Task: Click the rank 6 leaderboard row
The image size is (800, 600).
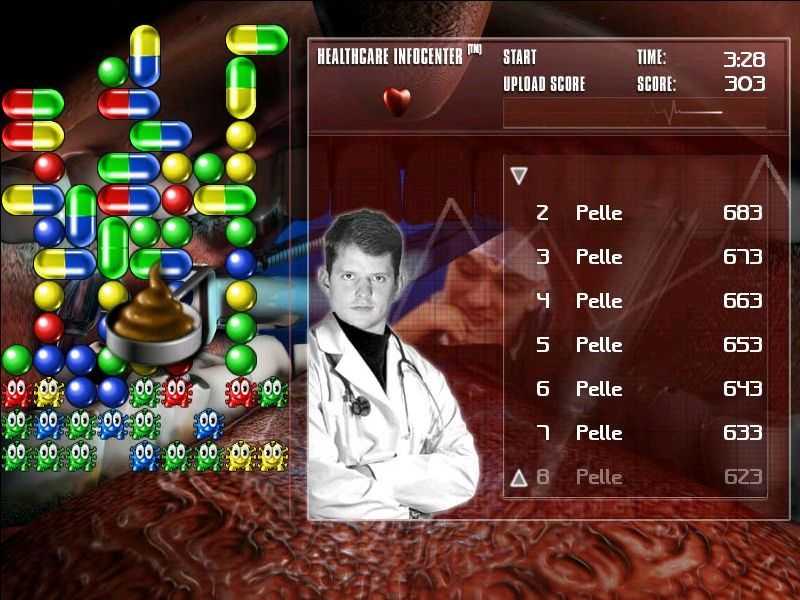Action: (x=648, y=389)
